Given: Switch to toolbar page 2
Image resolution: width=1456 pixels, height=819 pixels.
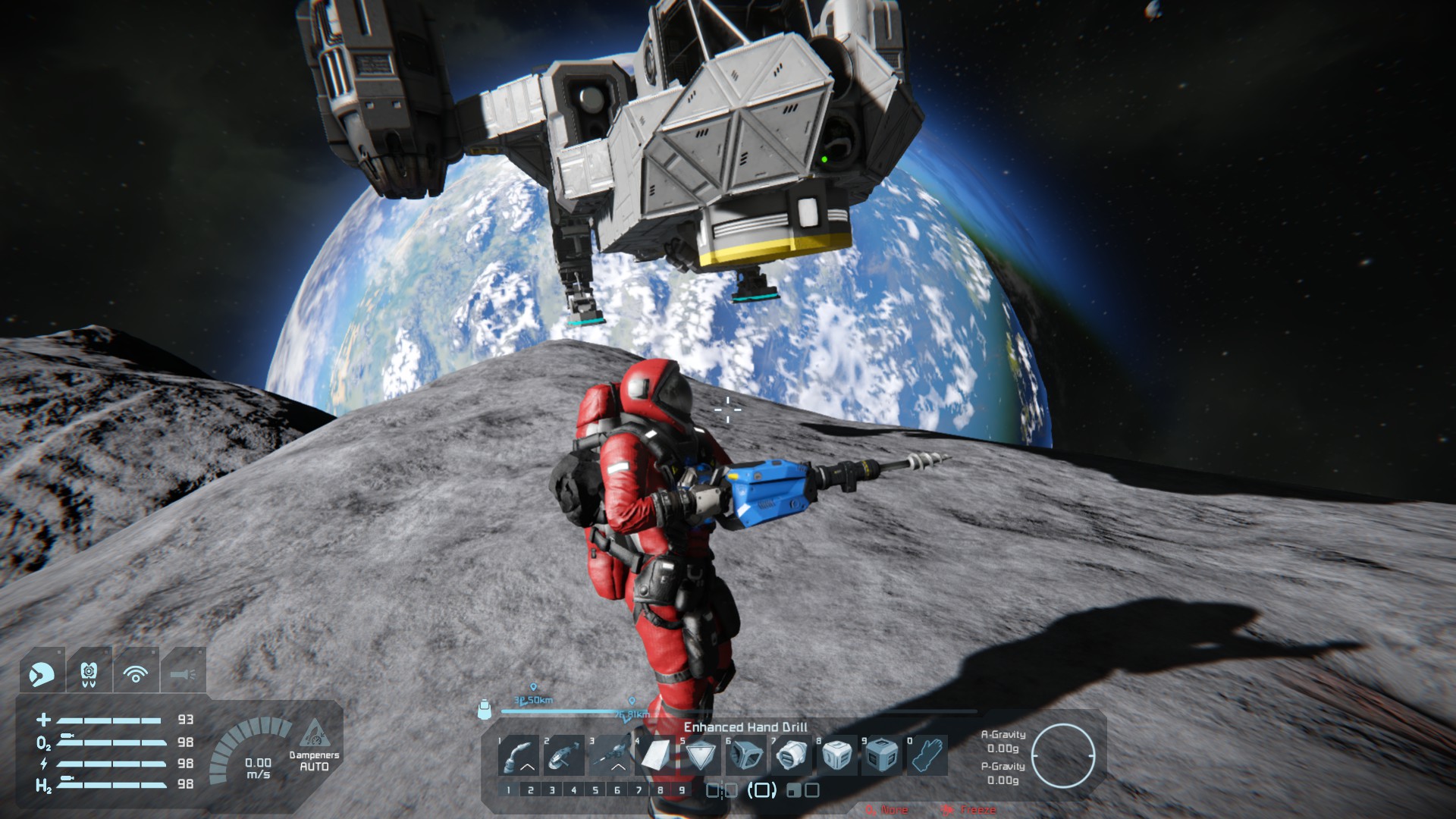Looking at the screenshot, I should point(531,790).
